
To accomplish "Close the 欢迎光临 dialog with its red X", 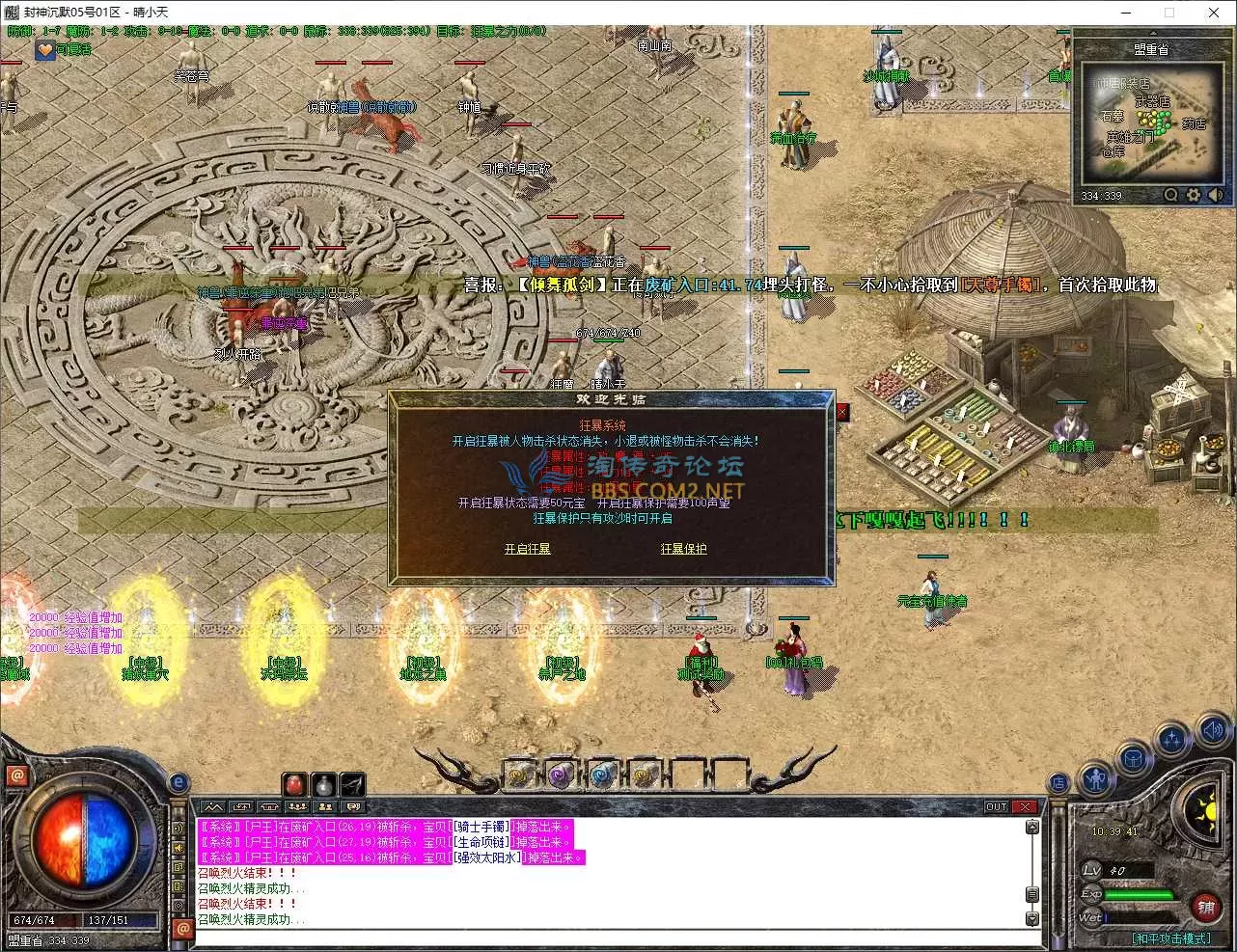I will coord(841,412).
